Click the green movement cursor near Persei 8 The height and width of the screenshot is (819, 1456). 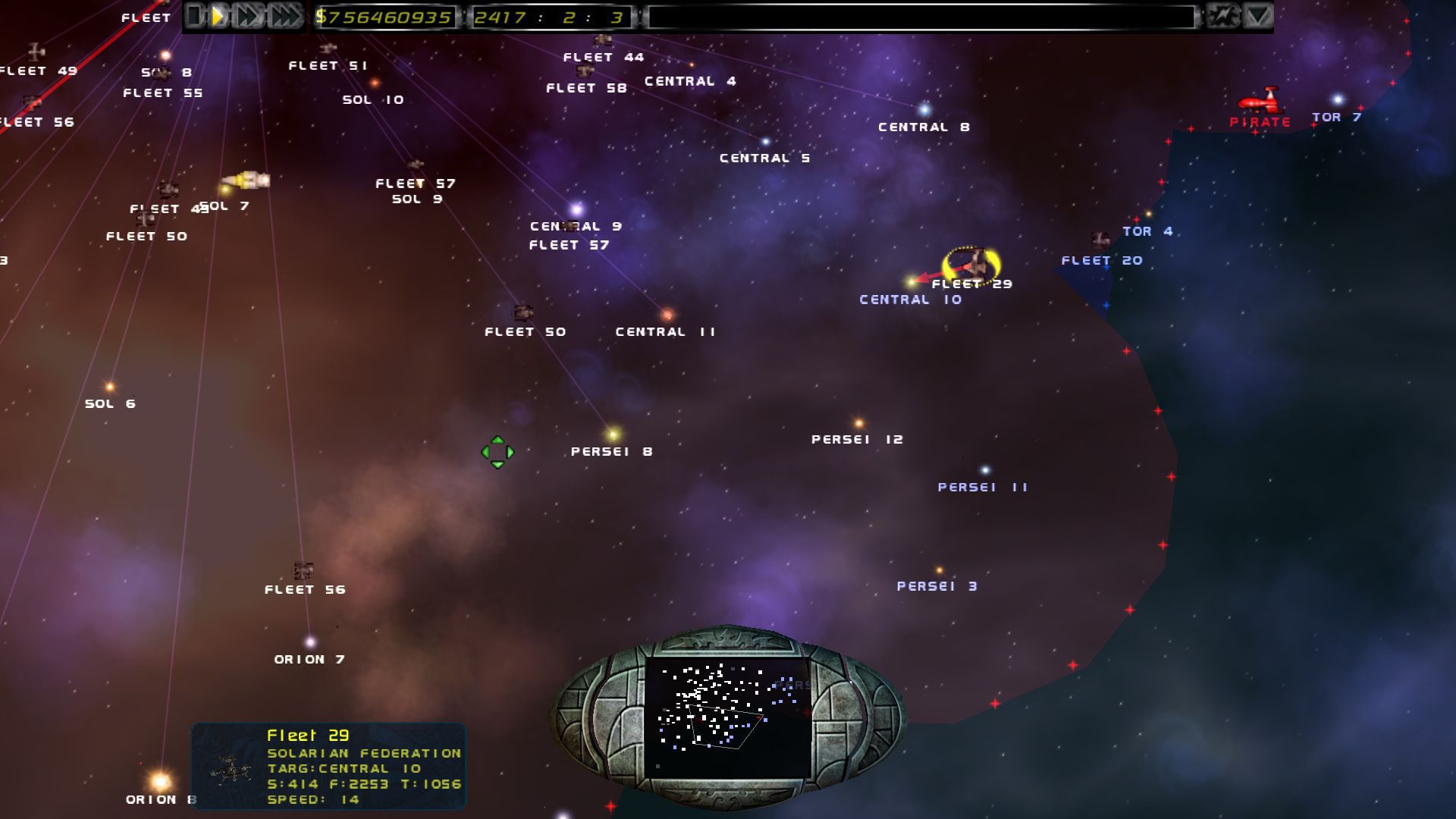pyautogui.click(x=497, y=451)
